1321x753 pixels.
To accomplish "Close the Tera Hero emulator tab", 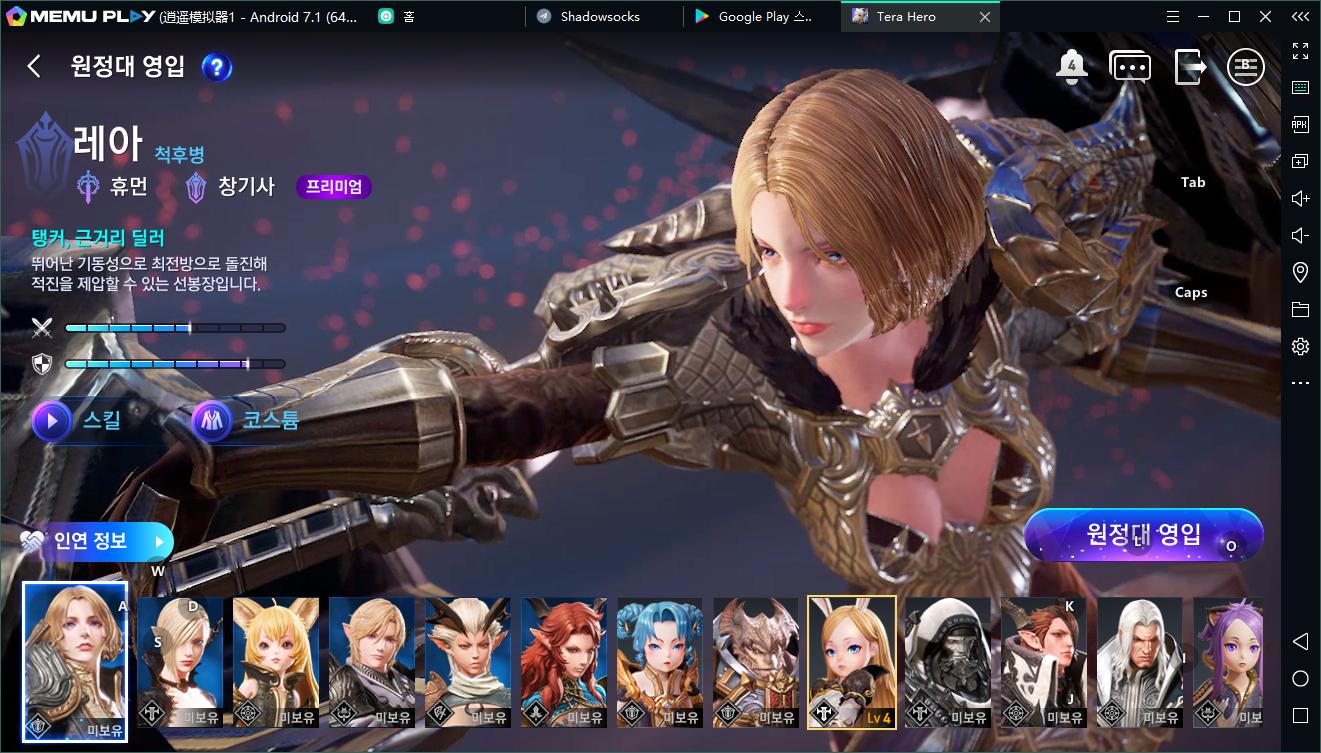I will pyautogui.click(x=985, y=17).
